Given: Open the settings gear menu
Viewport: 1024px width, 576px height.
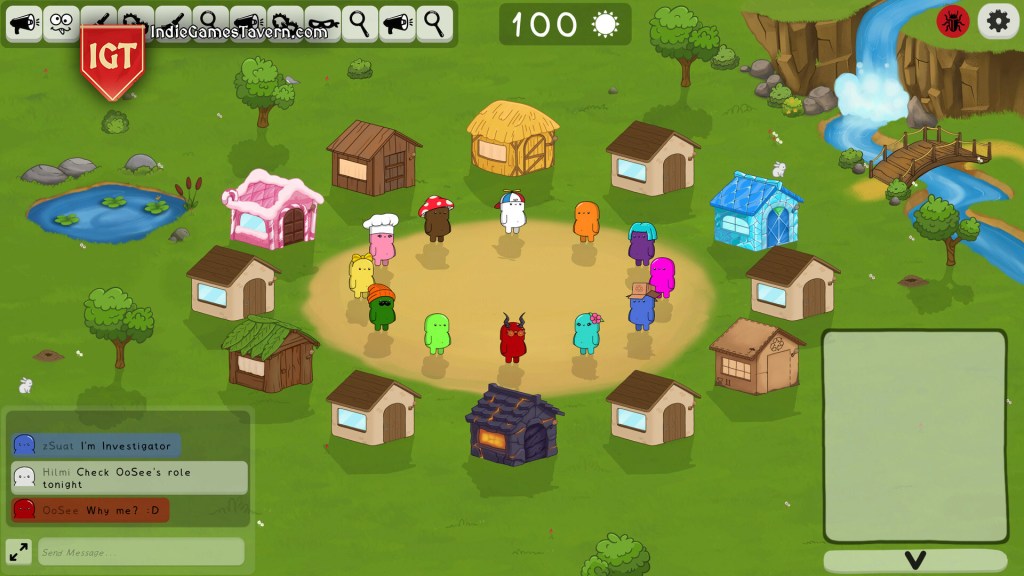Looking at the screenshot, I should click(997, 21).
